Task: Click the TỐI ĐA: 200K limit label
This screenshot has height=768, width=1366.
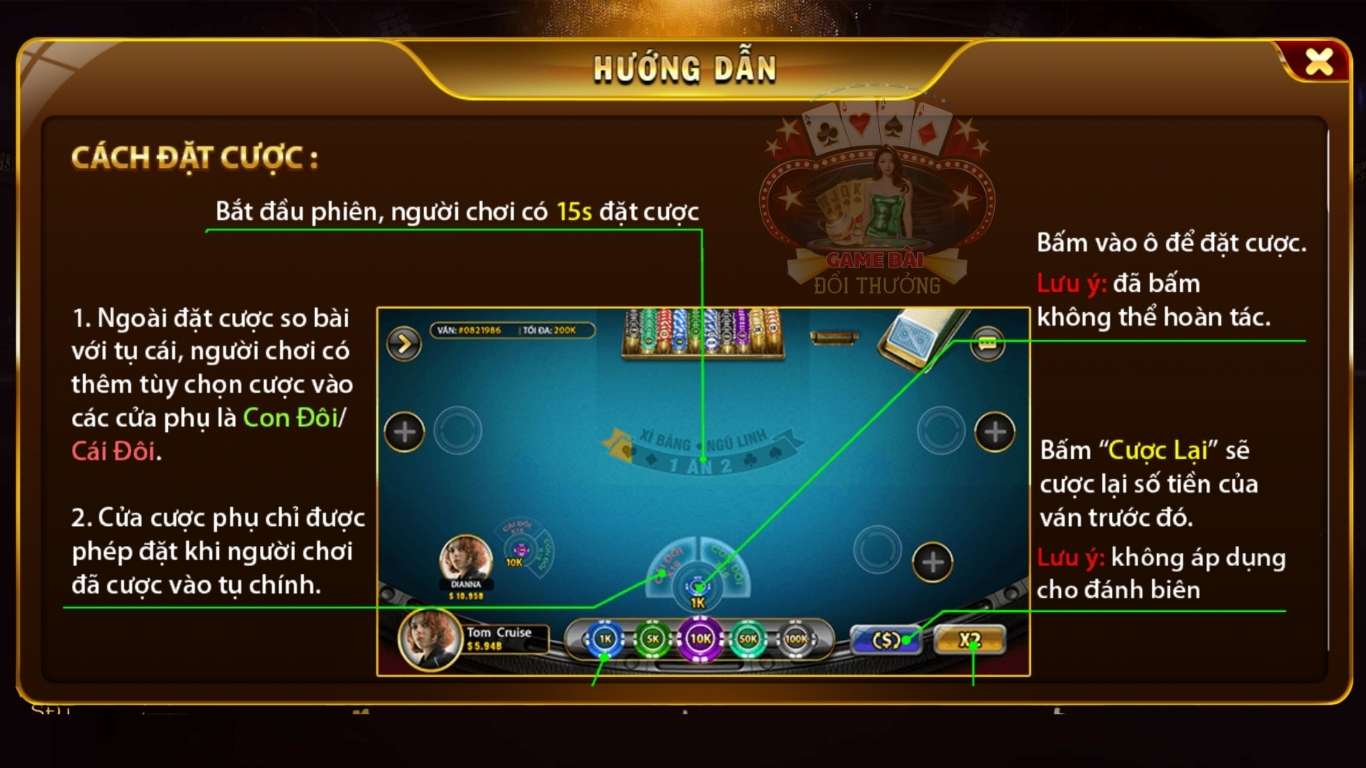Action: (x=548, y=329)
